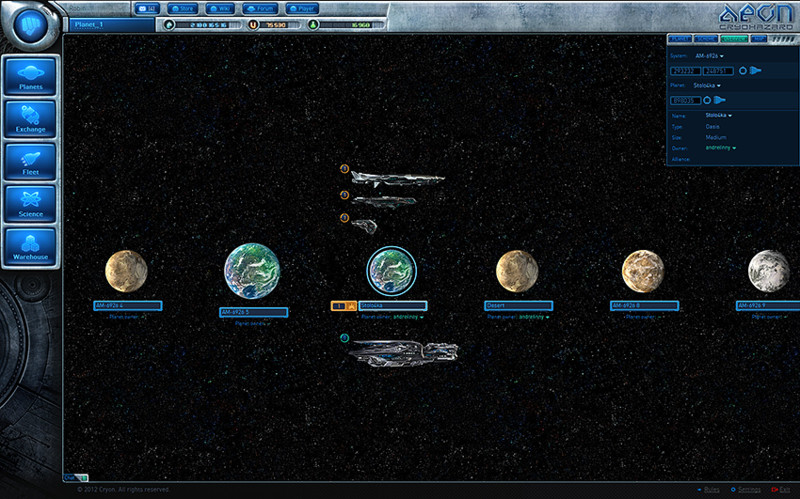Open the Planets menu
The image size is (800, 499).
tap(30, 79)
